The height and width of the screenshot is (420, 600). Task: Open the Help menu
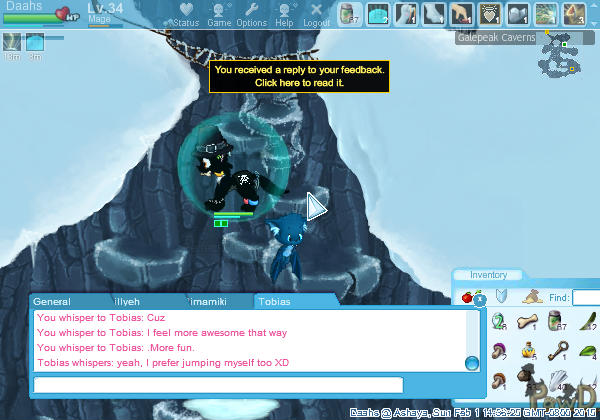tap(284, 14)
